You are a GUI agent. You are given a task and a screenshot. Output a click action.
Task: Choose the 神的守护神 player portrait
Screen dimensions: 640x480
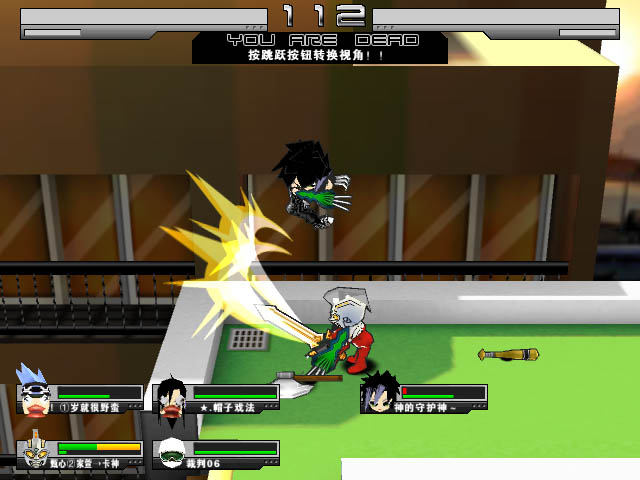(379, 392)
